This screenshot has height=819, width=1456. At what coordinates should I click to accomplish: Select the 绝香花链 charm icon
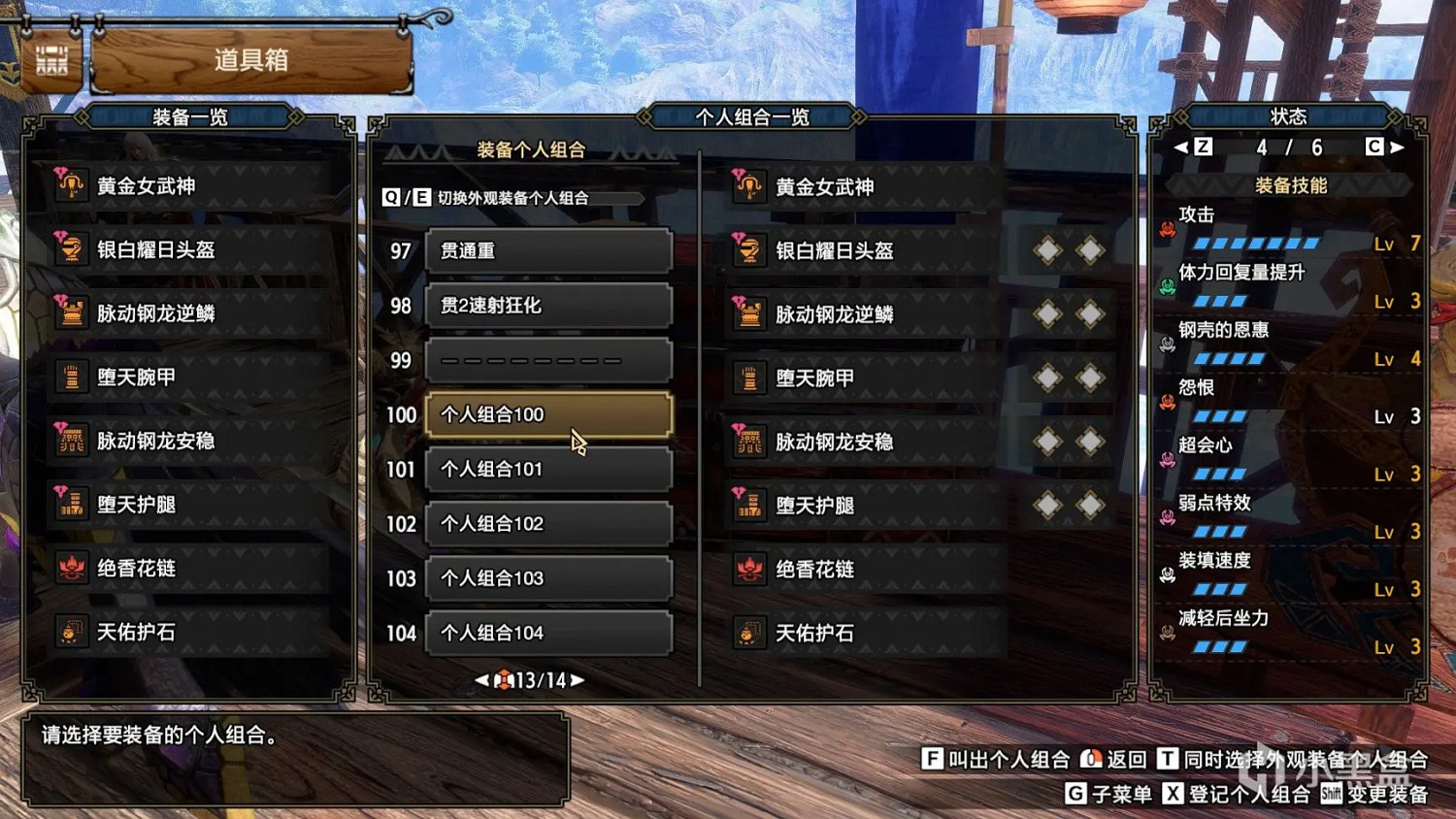pos(70,570)
